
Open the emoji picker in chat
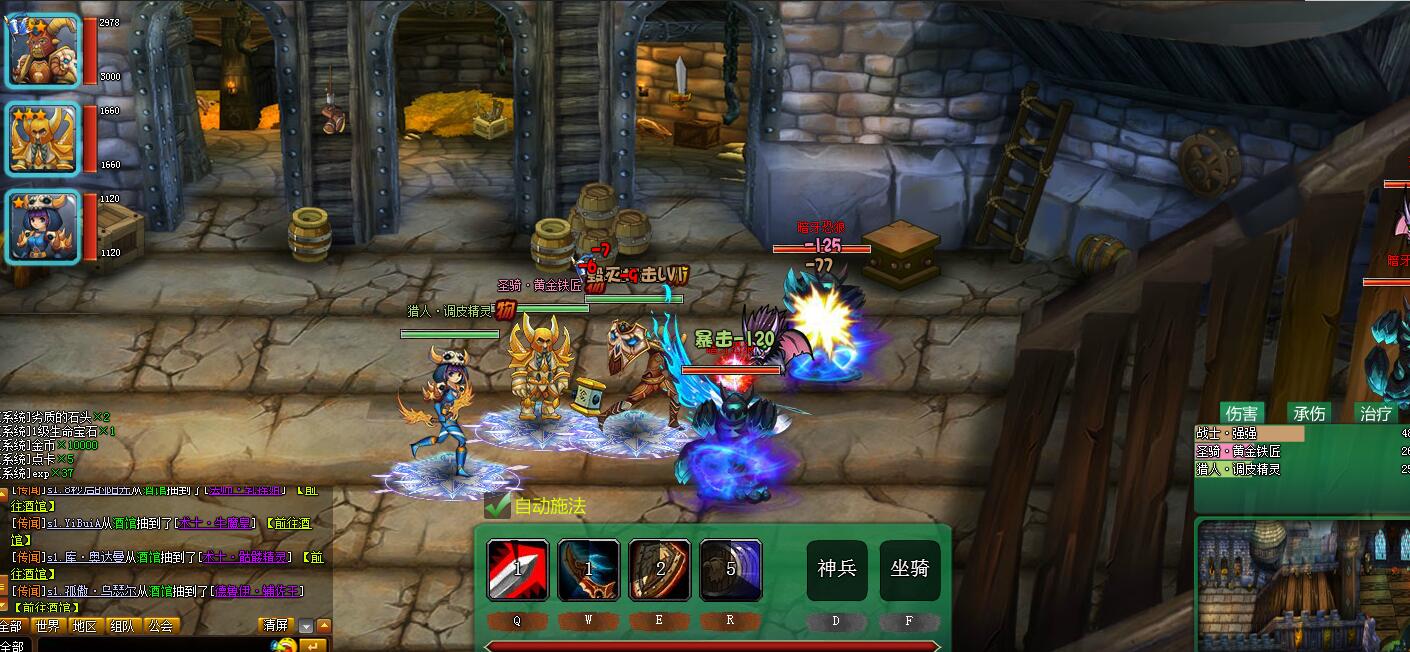pyautogui.click(x=285, y=645)
